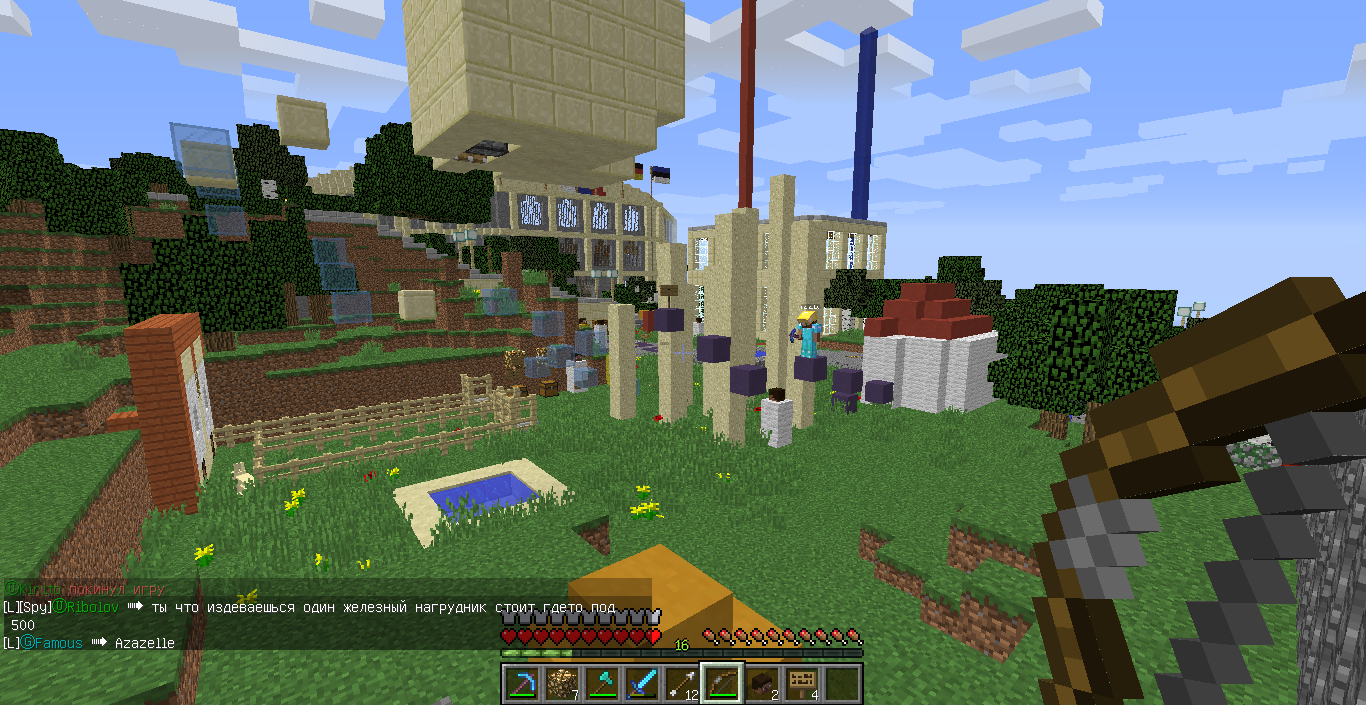Click the Kirito left-the-game chat line
Viewport: 1366px width, 705px height.
pyautogui.click(x=85, y=588)
